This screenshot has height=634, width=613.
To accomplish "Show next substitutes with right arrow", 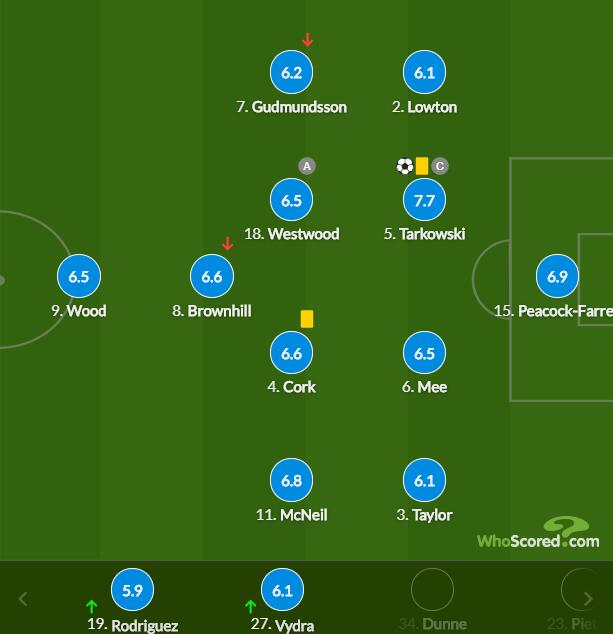I will [588, 599].
